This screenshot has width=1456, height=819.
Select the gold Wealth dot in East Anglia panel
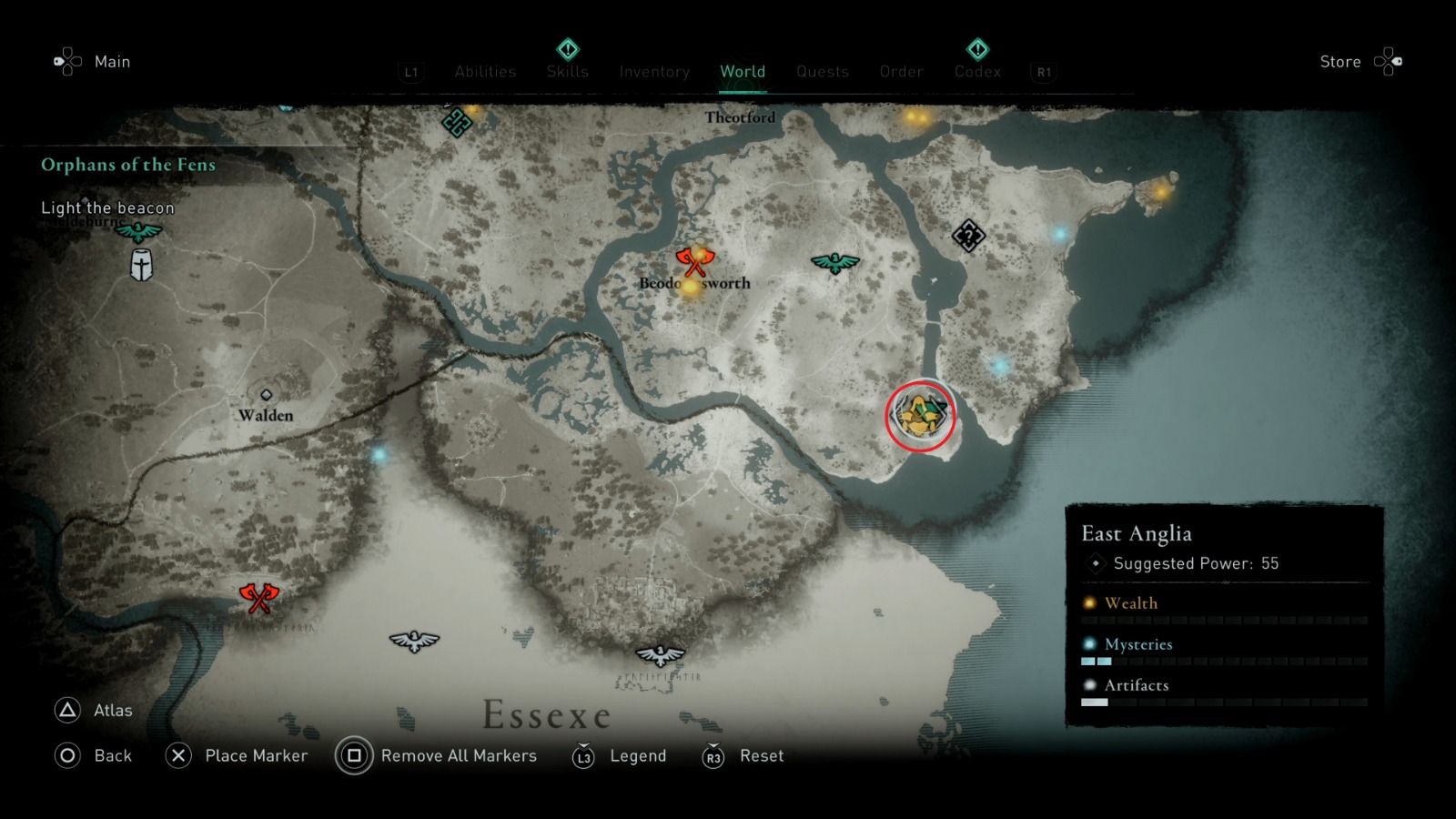coord(1088,602)
